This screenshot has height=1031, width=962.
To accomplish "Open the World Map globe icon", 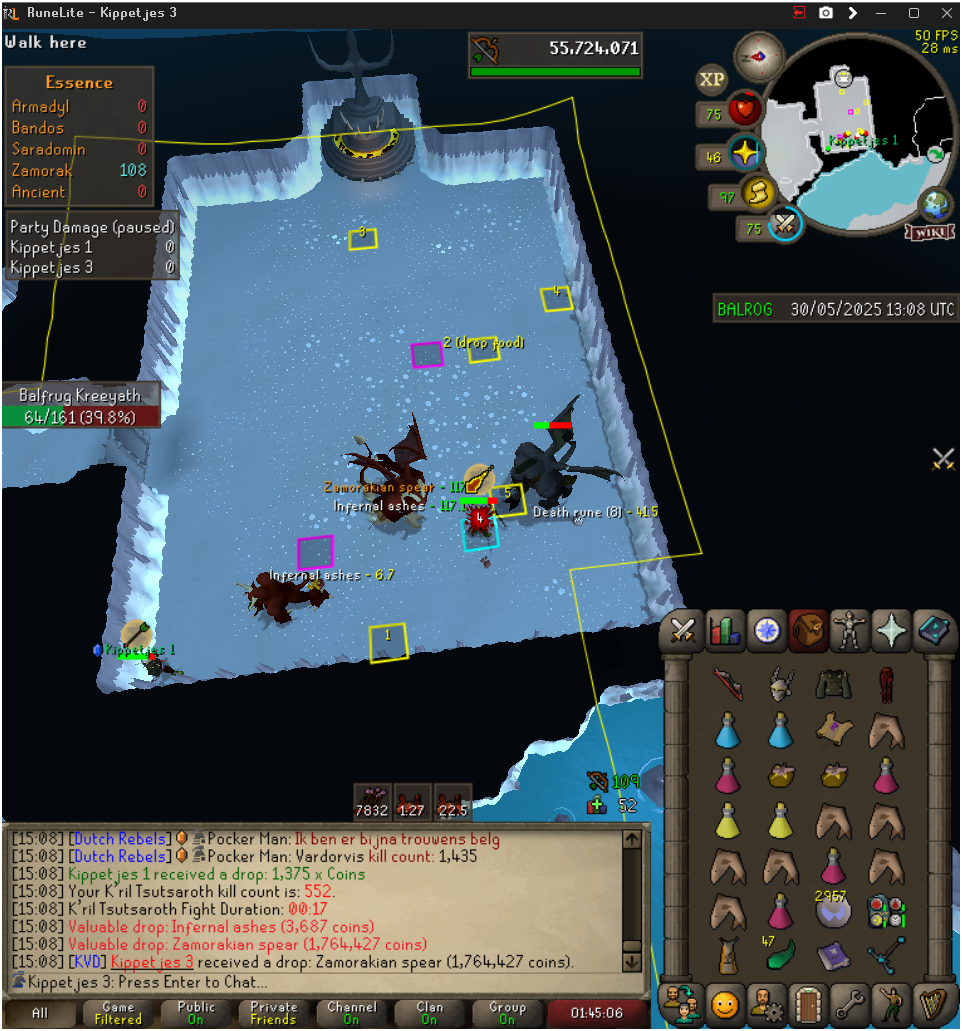I will click(936, 203).
